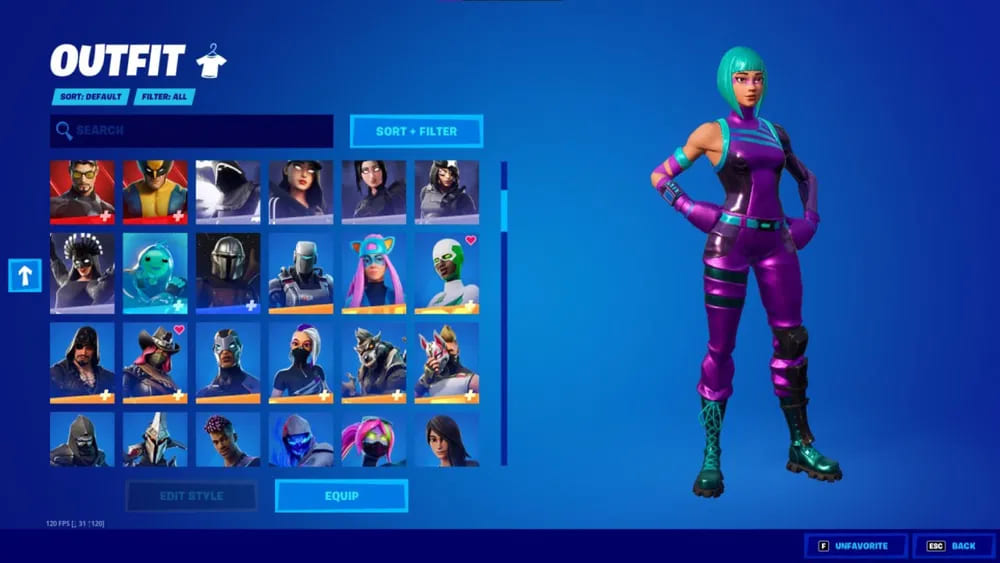Click the outfit search field
The image size is (1000, 563).
pos(192,130)
